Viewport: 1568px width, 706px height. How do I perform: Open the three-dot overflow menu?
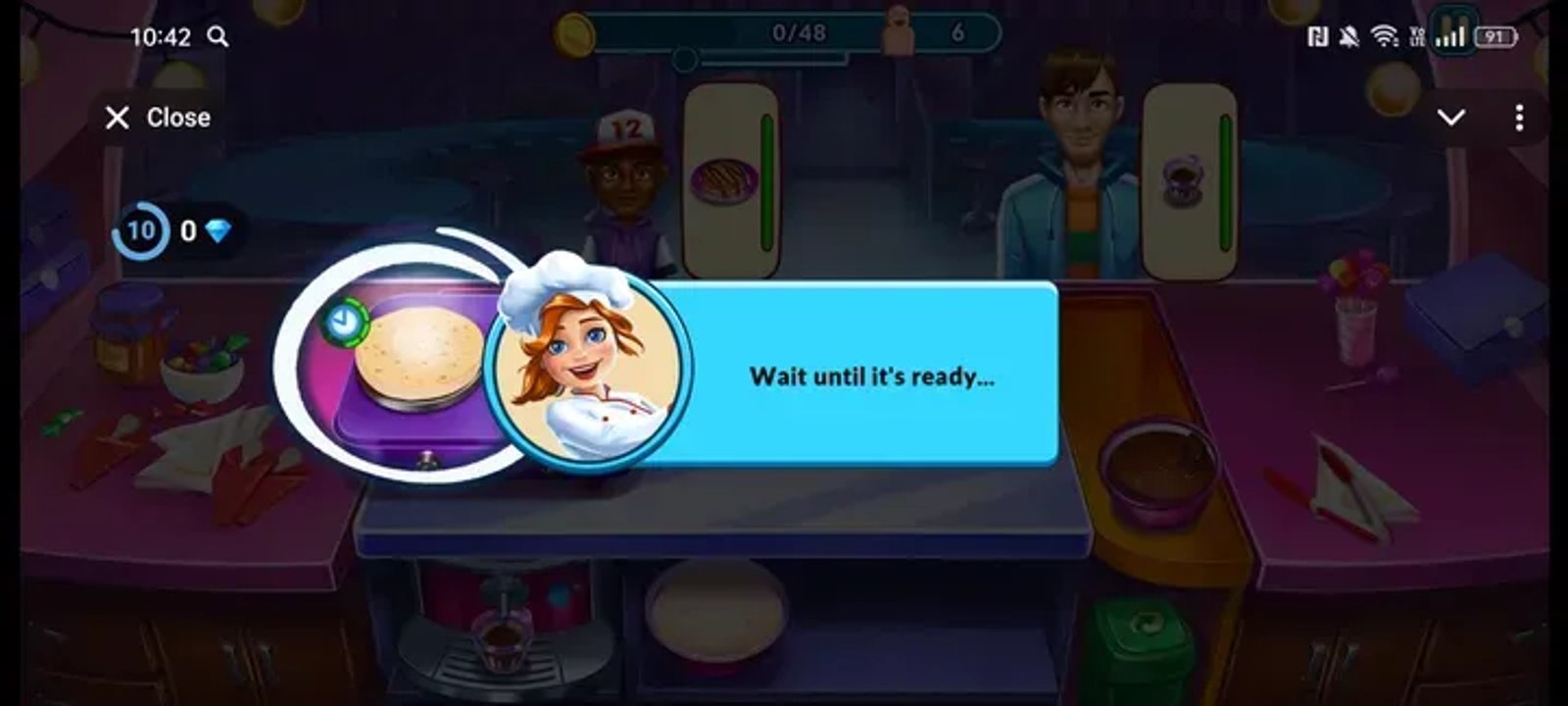(1521, 117)
